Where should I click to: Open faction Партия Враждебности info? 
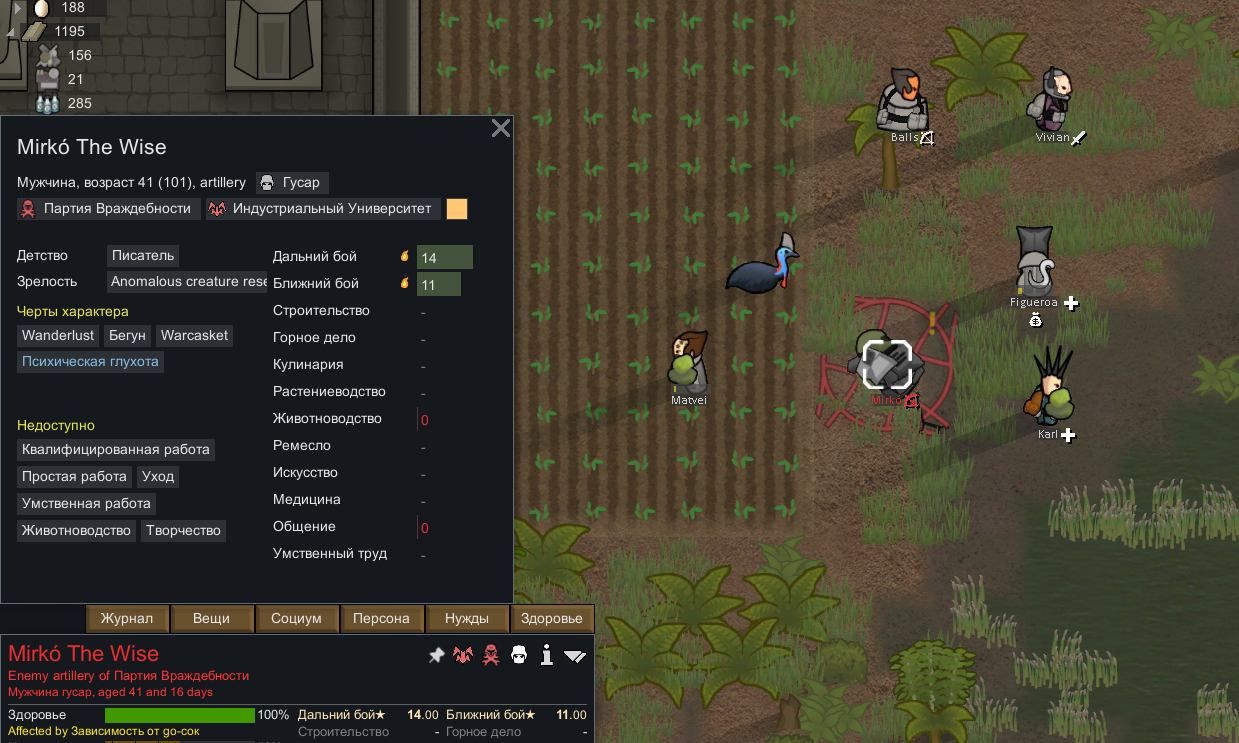[x=106, y=209]
